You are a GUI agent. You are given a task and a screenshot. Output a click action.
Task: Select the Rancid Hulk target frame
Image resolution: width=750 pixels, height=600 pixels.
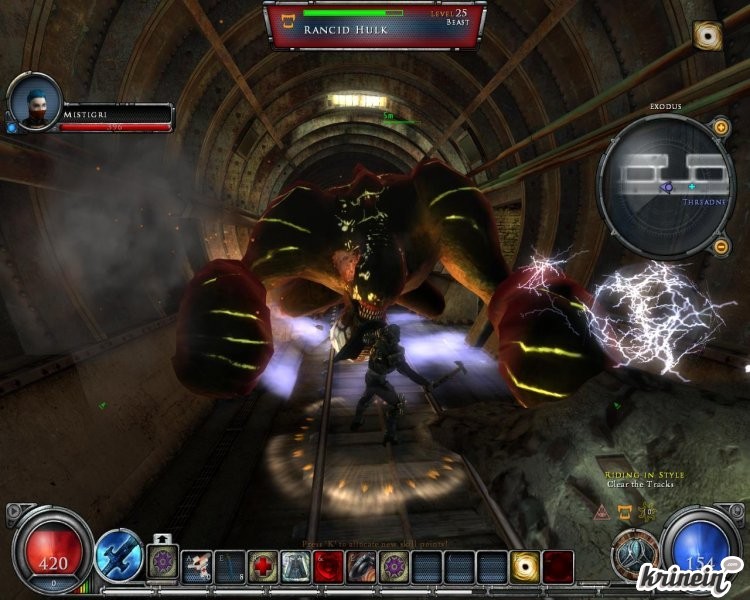pos(375,24)
